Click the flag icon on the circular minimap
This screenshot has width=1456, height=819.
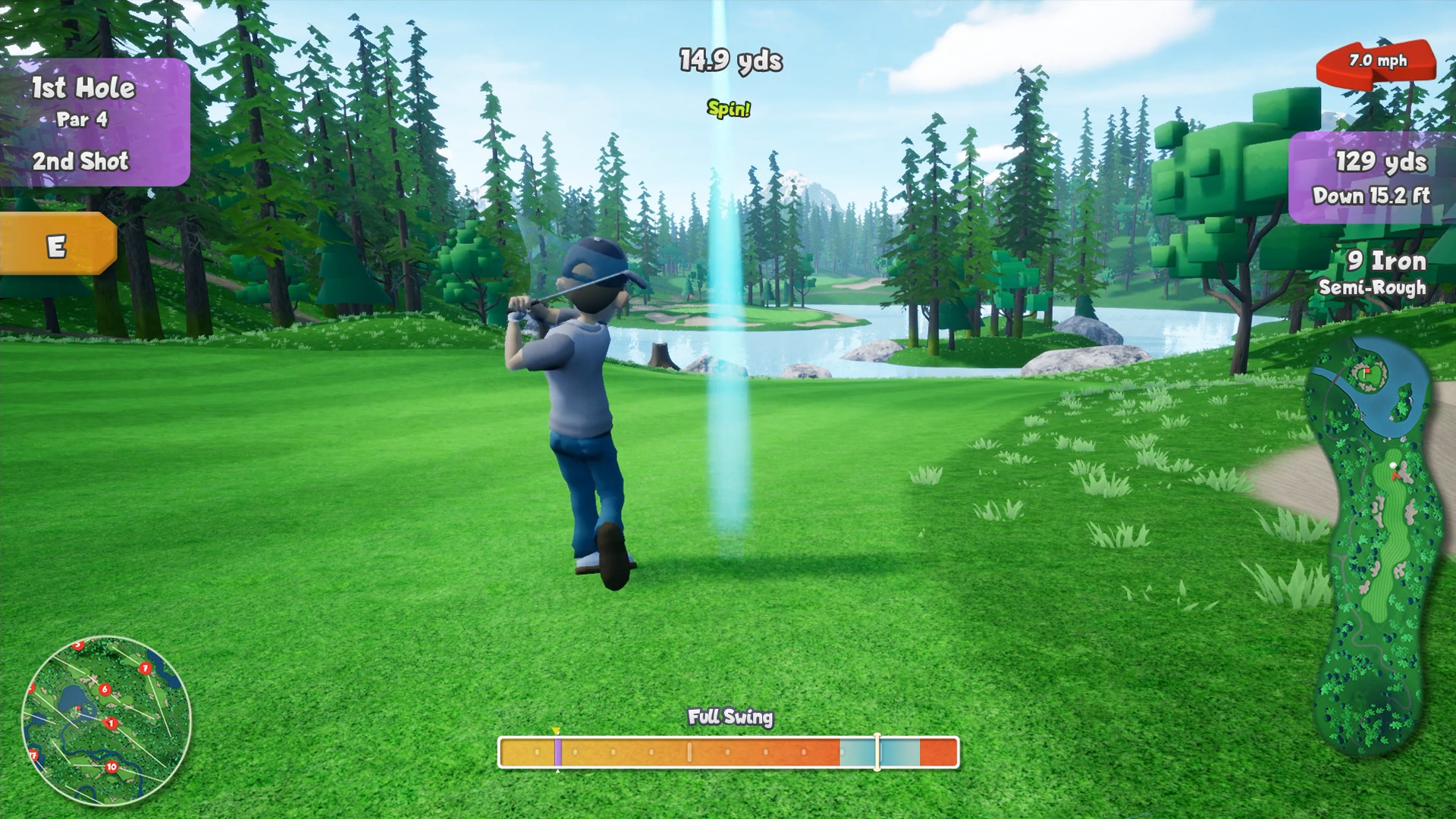(78, 708)
